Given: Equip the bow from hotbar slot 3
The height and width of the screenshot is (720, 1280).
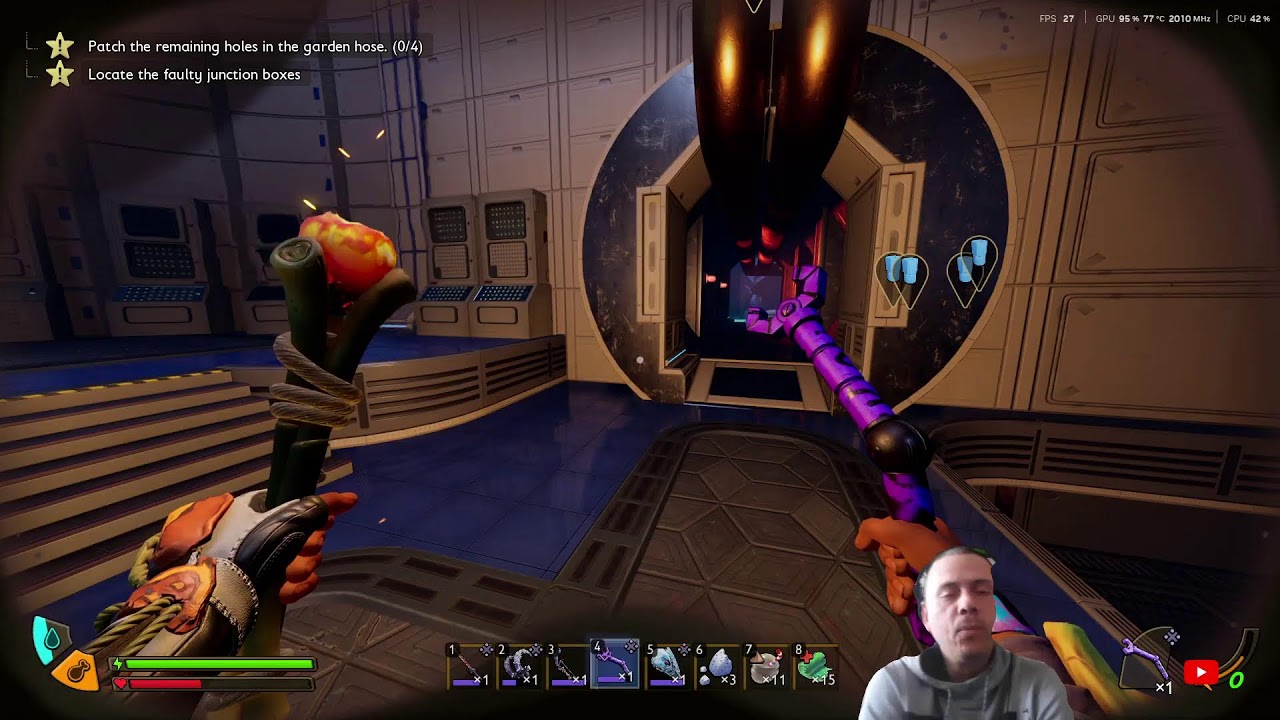Looking at the screenshot, I should 567,666.
